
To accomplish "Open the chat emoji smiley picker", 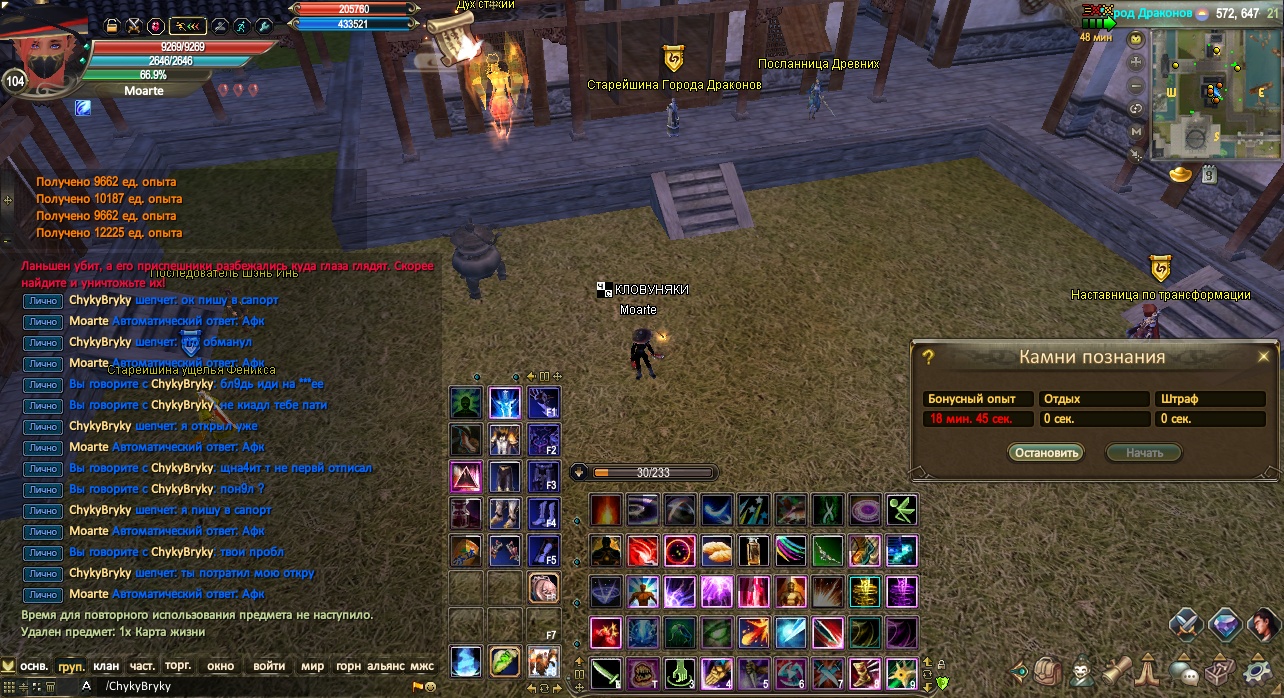I will tap(431, 687).
